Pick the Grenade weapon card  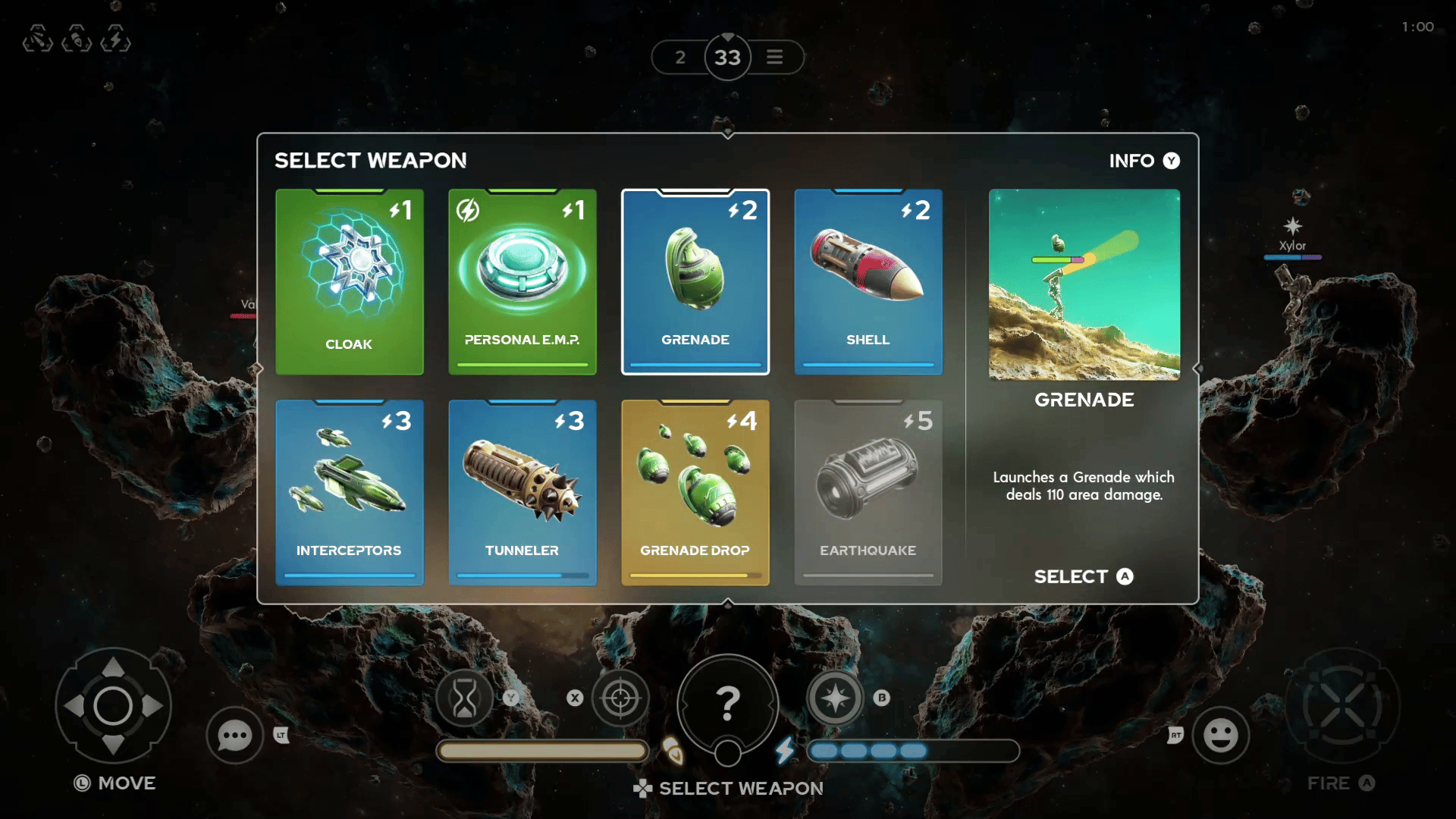pyautogui.click(x=695, y=281)
